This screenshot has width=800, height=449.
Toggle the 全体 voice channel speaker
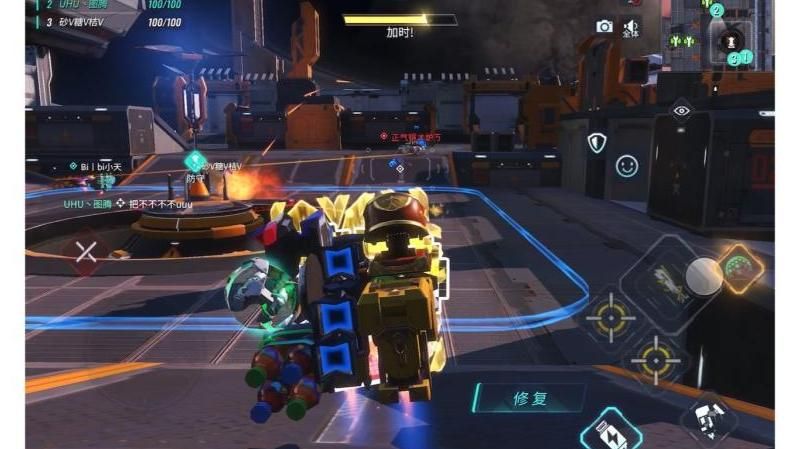click(x=631, y=28)
